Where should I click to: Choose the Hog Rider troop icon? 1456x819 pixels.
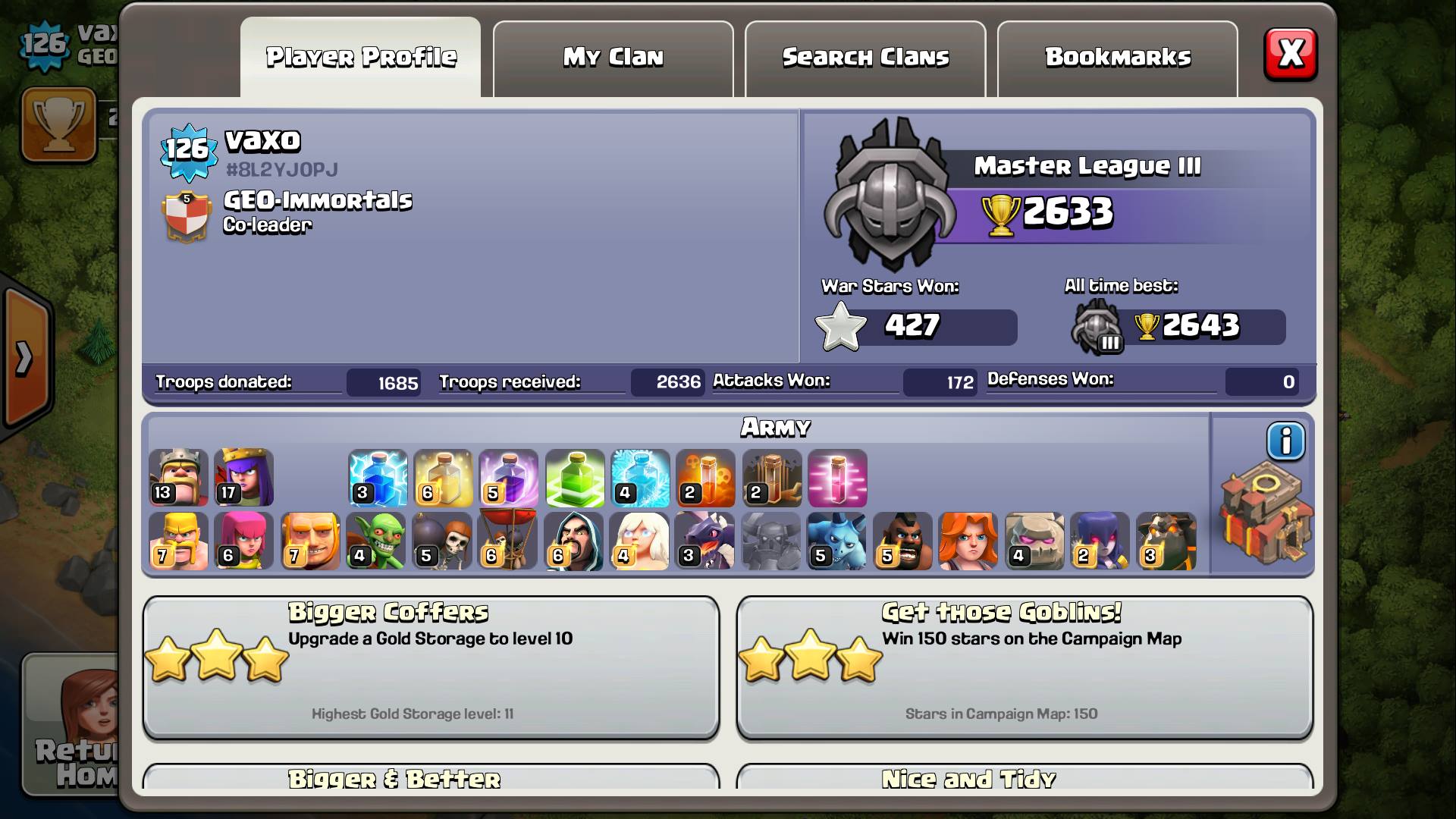[x=902, y=541]
